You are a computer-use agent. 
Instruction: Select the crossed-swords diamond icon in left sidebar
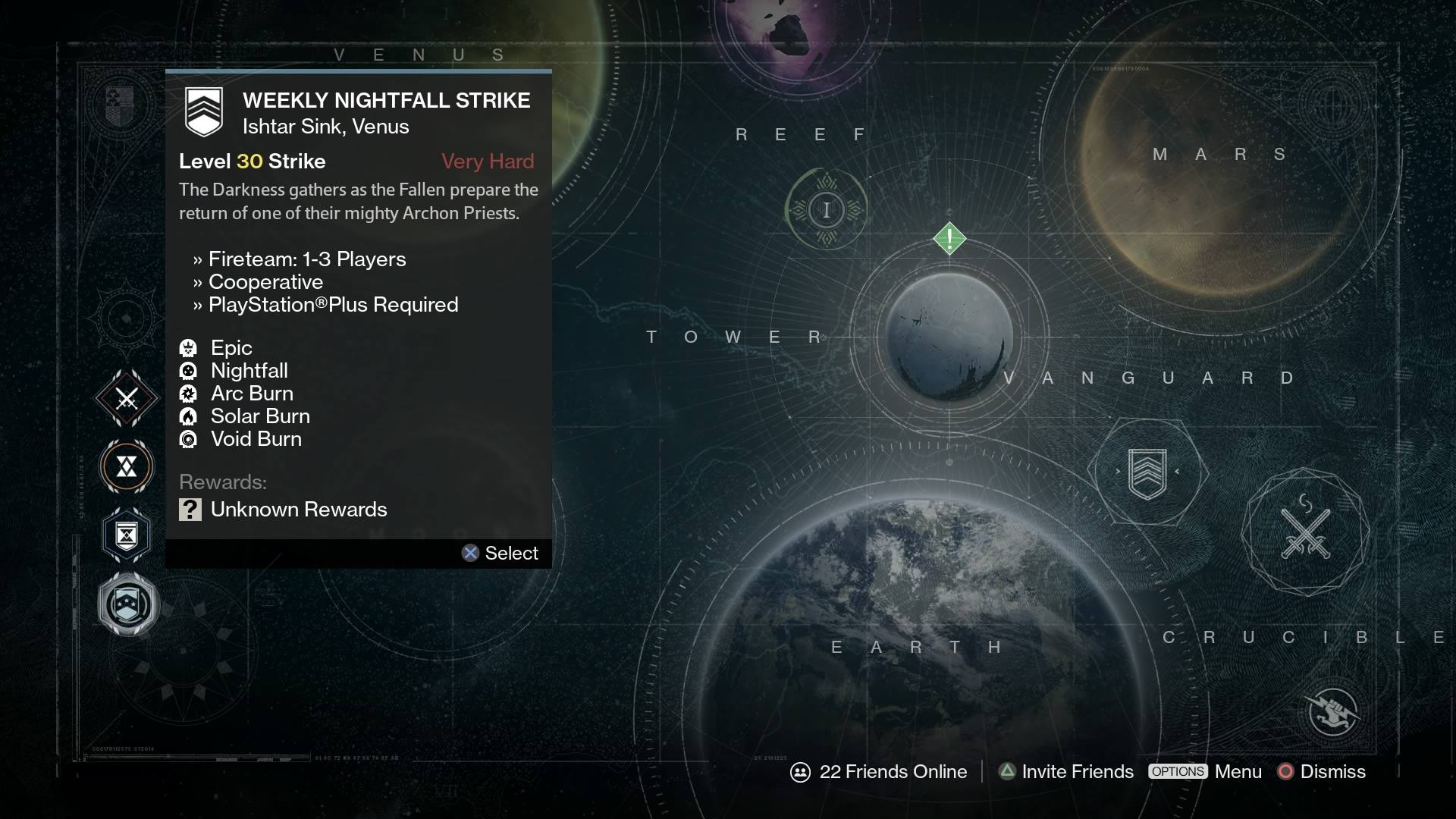(x=126, y=397)
